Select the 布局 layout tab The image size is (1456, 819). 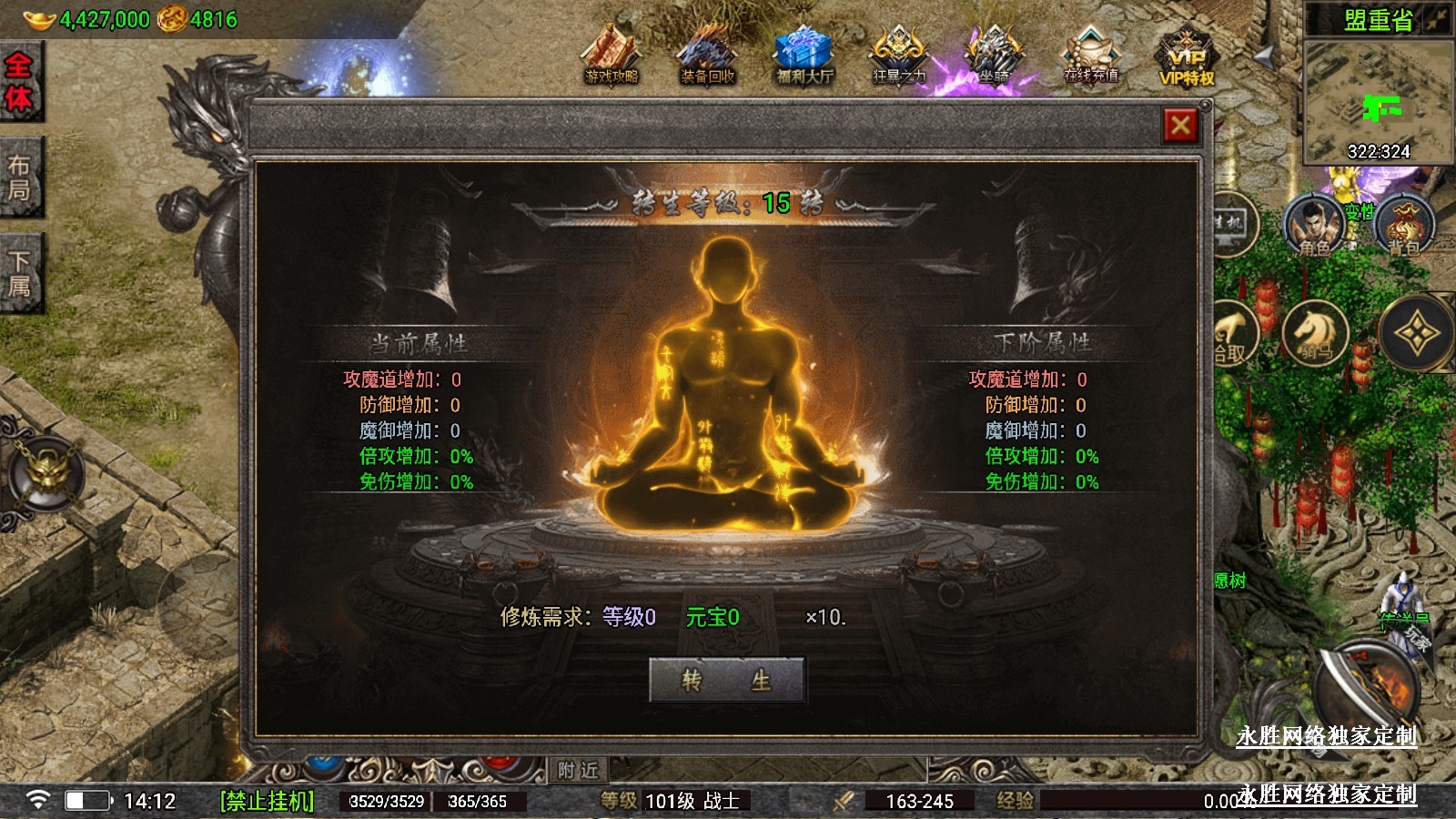click(19, 178)
